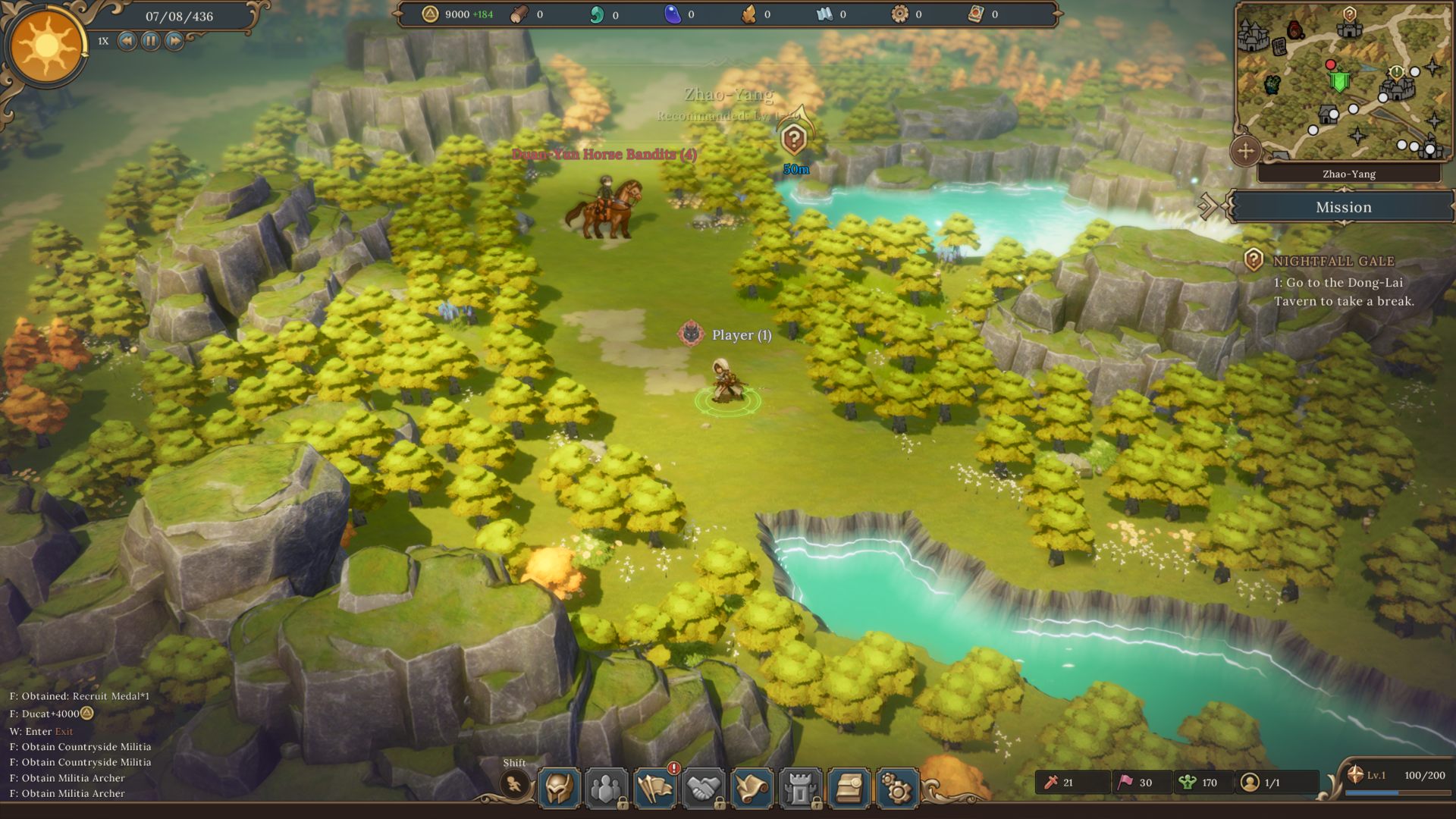Screen dimensions: 1456x819
Task: Select the locked troops group icon
Action: point(607,789)
